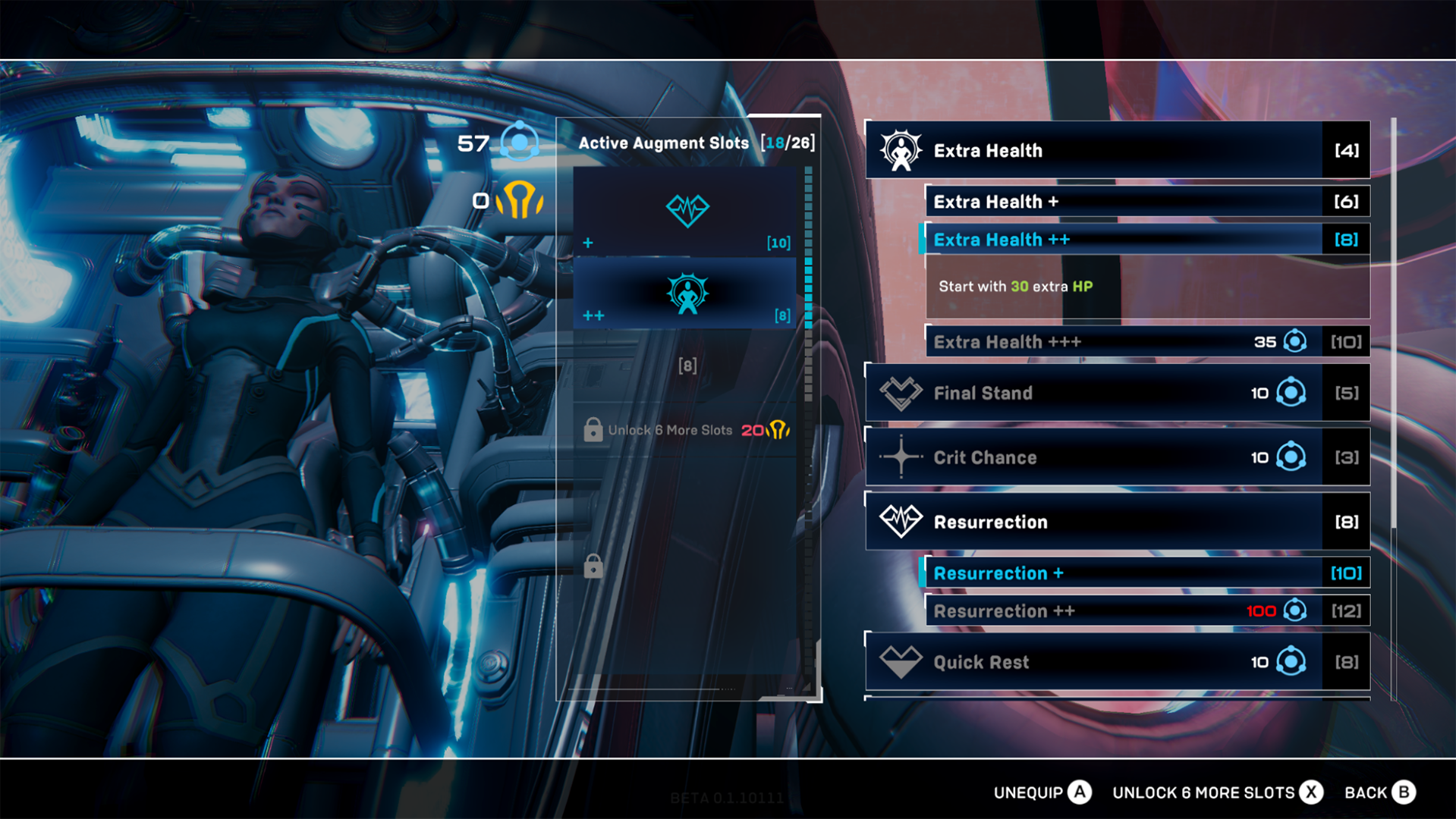Choose the Resurrection + tier
This screenshot has height=819, width=1456.
click(x=1147, y=573)
